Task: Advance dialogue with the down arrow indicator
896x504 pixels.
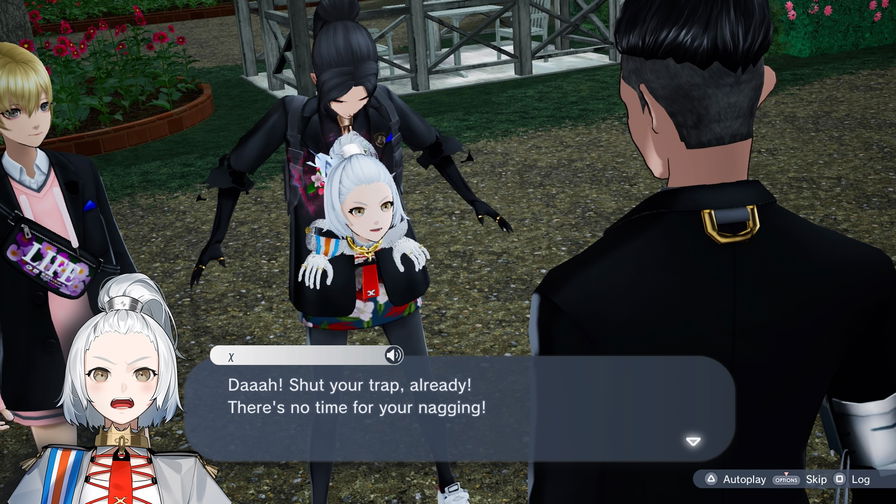Action: (x=693, y=441)
